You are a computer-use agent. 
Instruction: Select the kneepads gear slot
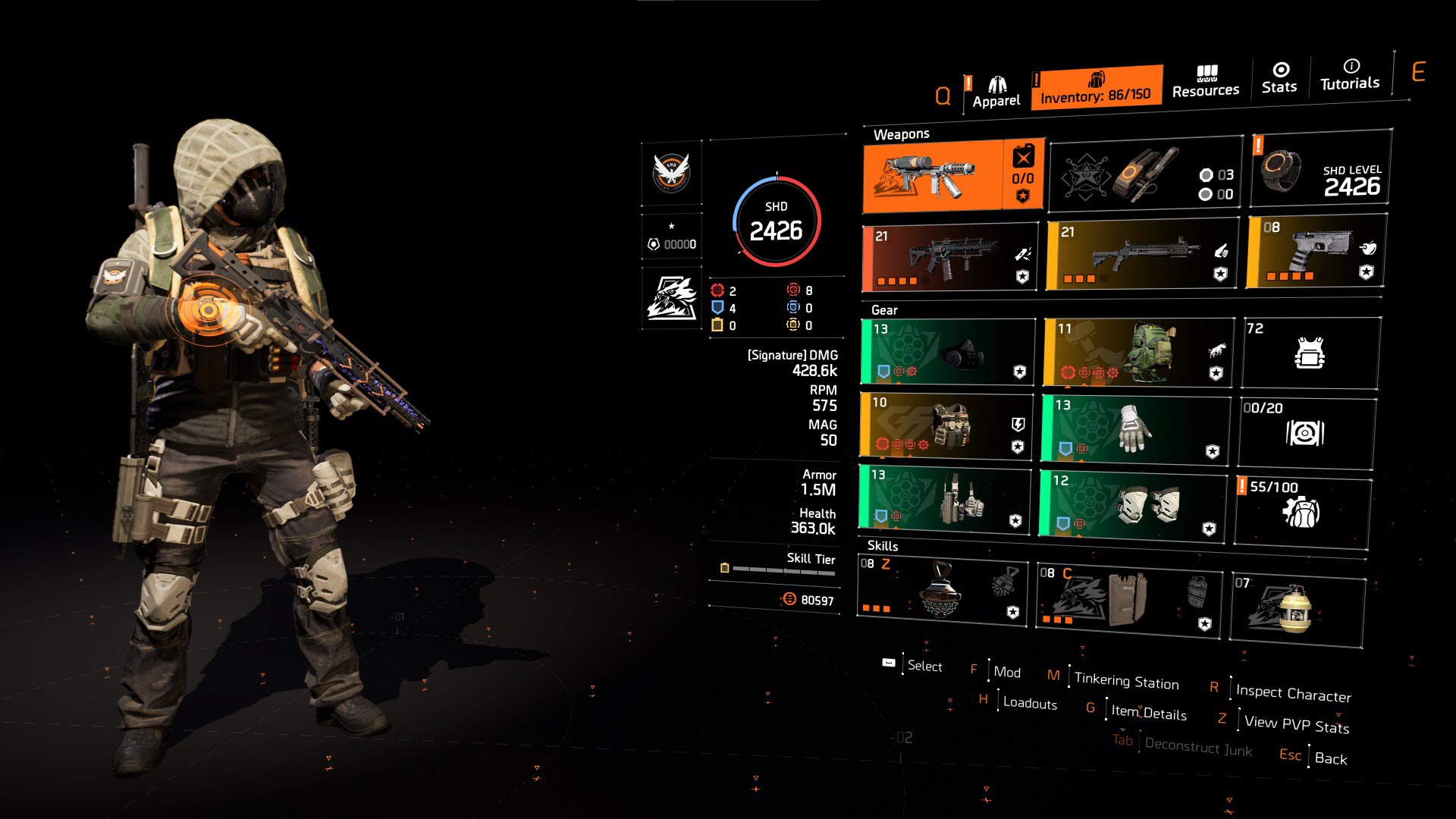click(1133, 505)
